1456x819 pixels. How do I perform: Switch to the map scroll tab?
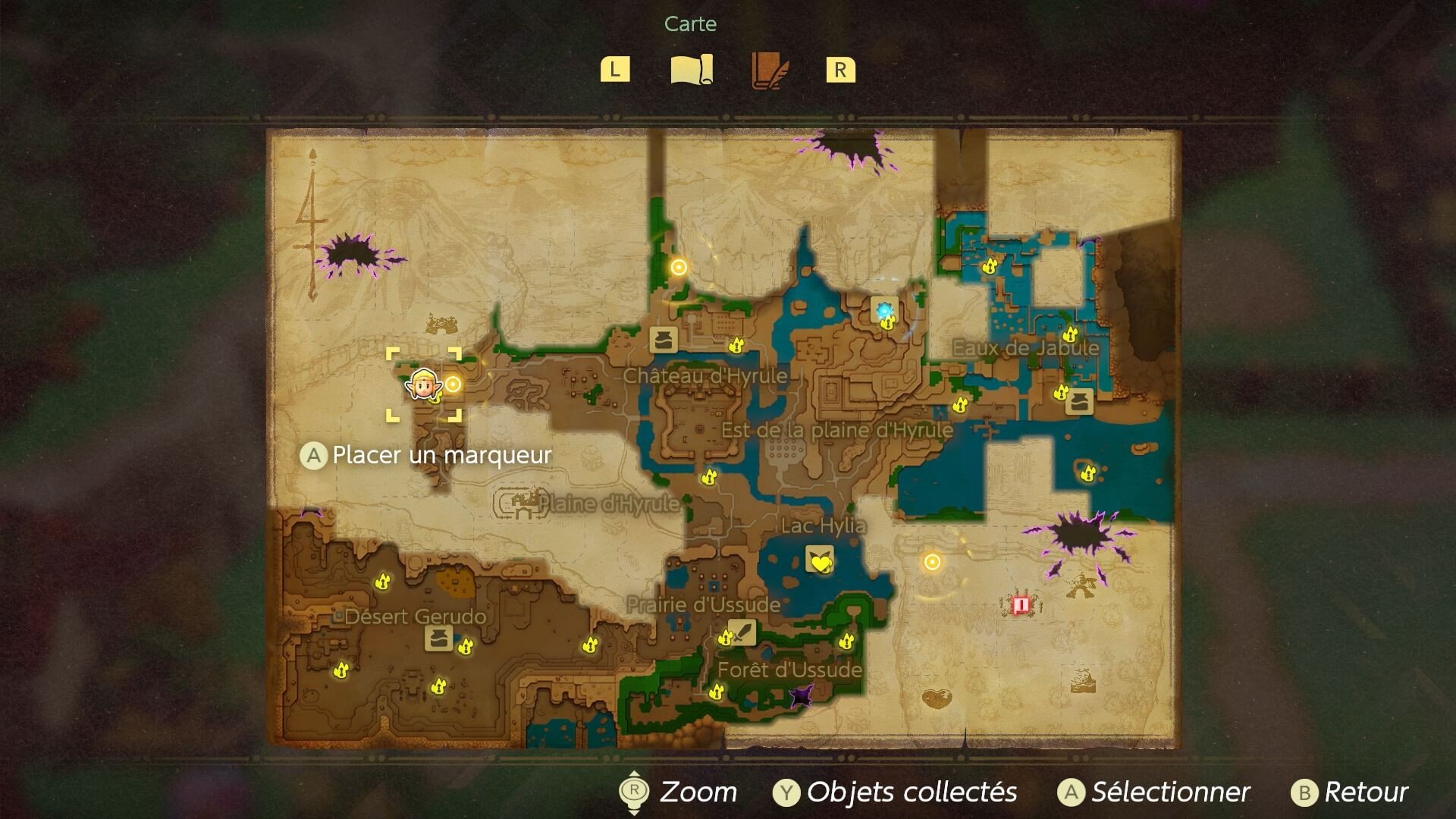point(691,70)
